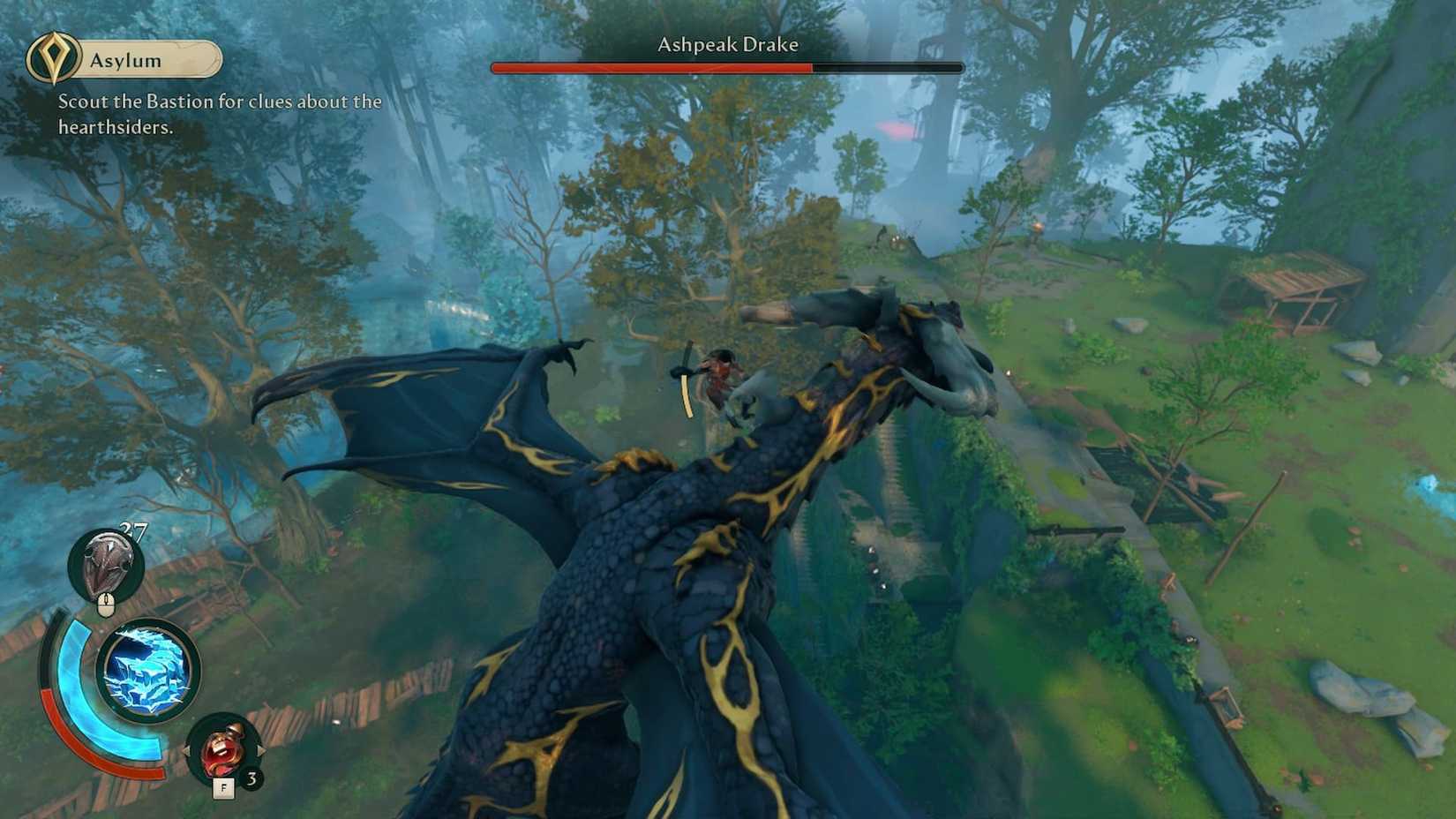The width and height of the screenshot is (1456, 819).
Task: Open the consumable selector wheel
Action: [x=221, y=749]
